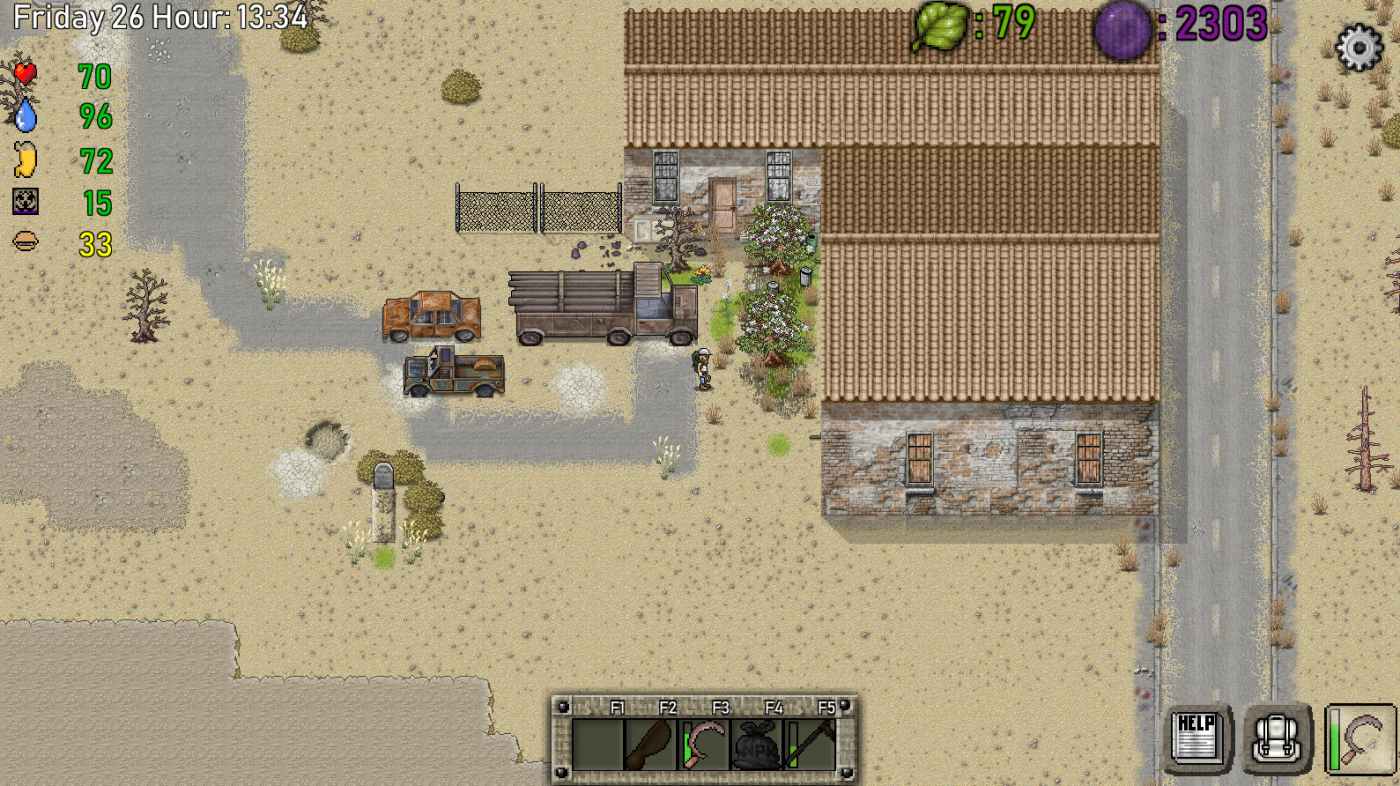Select the knife in hotbar slot F2
The height and width of the screenshot is (786, 1400).
(648, 745)
